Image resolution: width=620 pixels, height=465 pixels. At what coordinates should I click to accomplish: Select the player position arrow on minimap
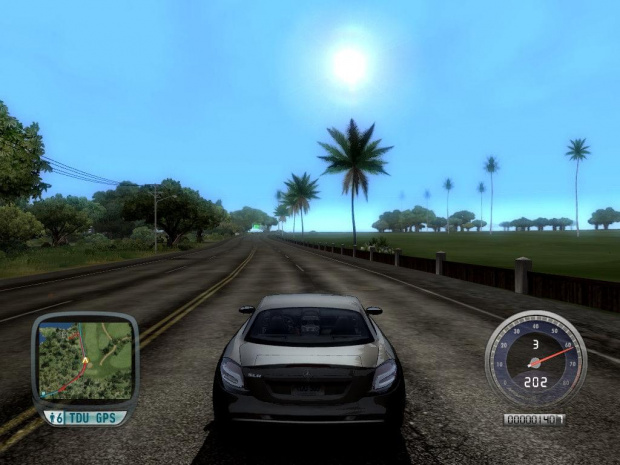coord(85,359)
